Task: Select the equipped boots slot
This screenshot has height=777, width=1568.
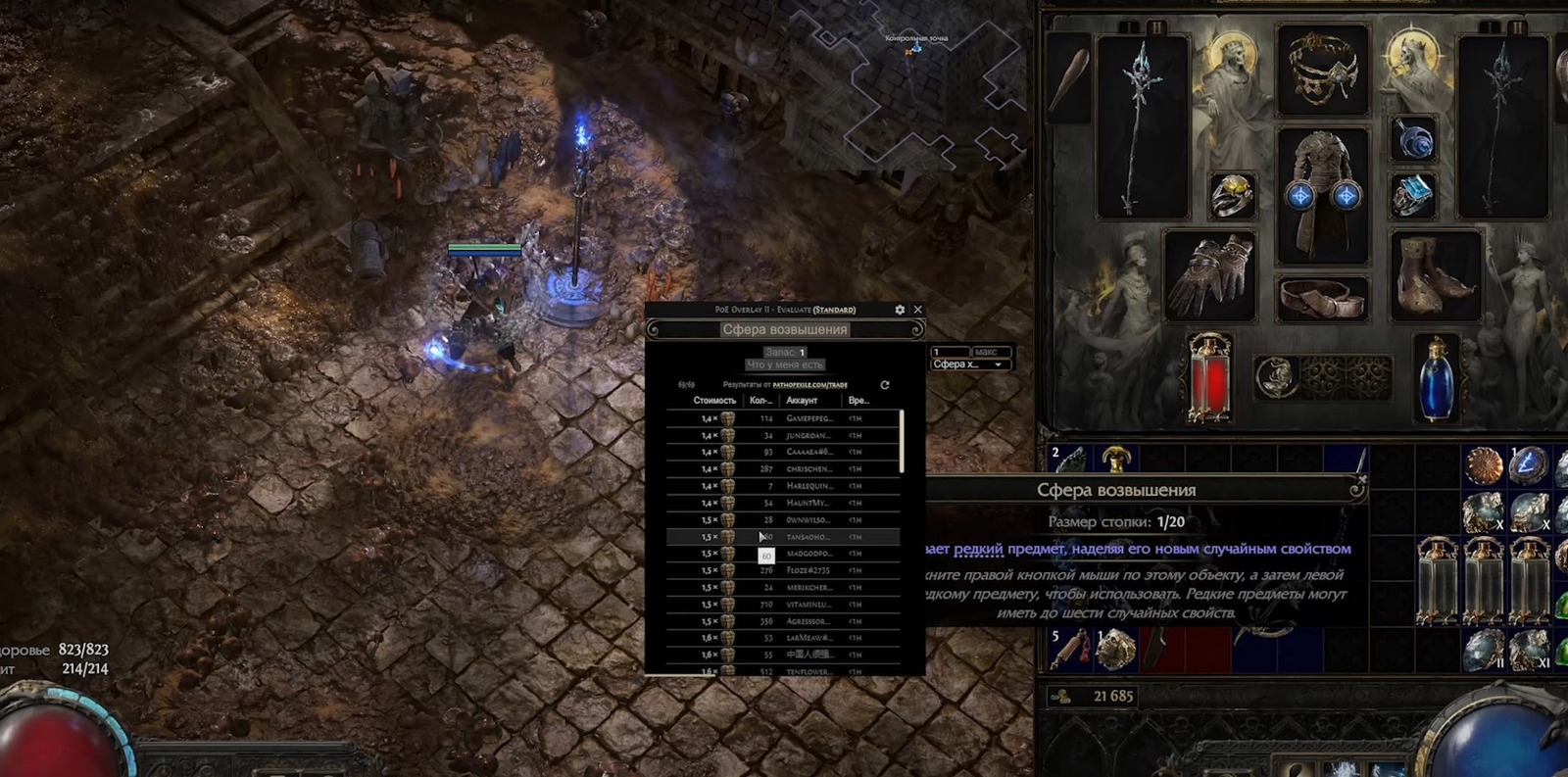Action: coord(1436,275)
